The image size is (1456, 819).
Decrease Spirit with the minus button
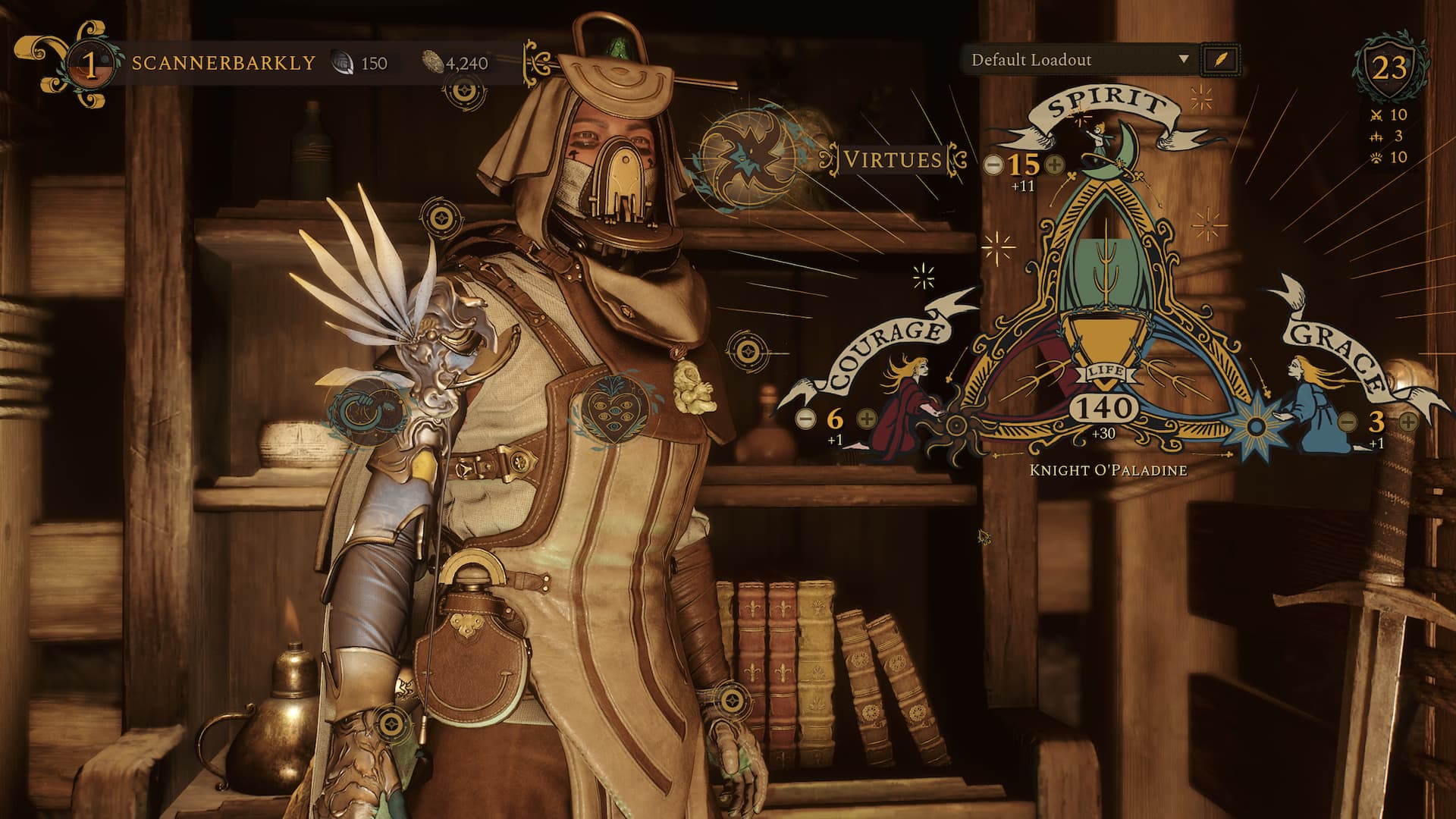coord(993,164)
